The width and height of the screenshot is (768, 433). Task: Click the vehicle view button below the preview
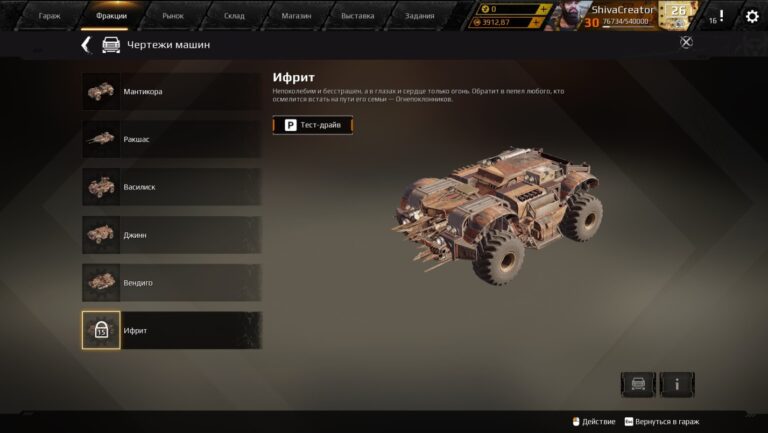click(x=637, y=384)
